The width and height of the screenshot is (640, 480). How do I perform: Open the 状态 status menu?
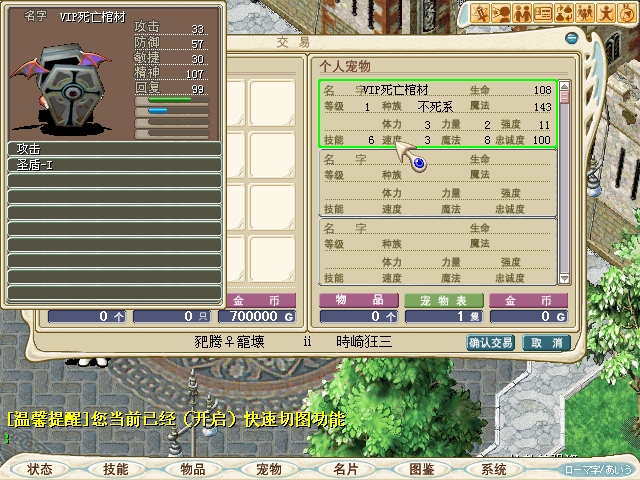41,468
